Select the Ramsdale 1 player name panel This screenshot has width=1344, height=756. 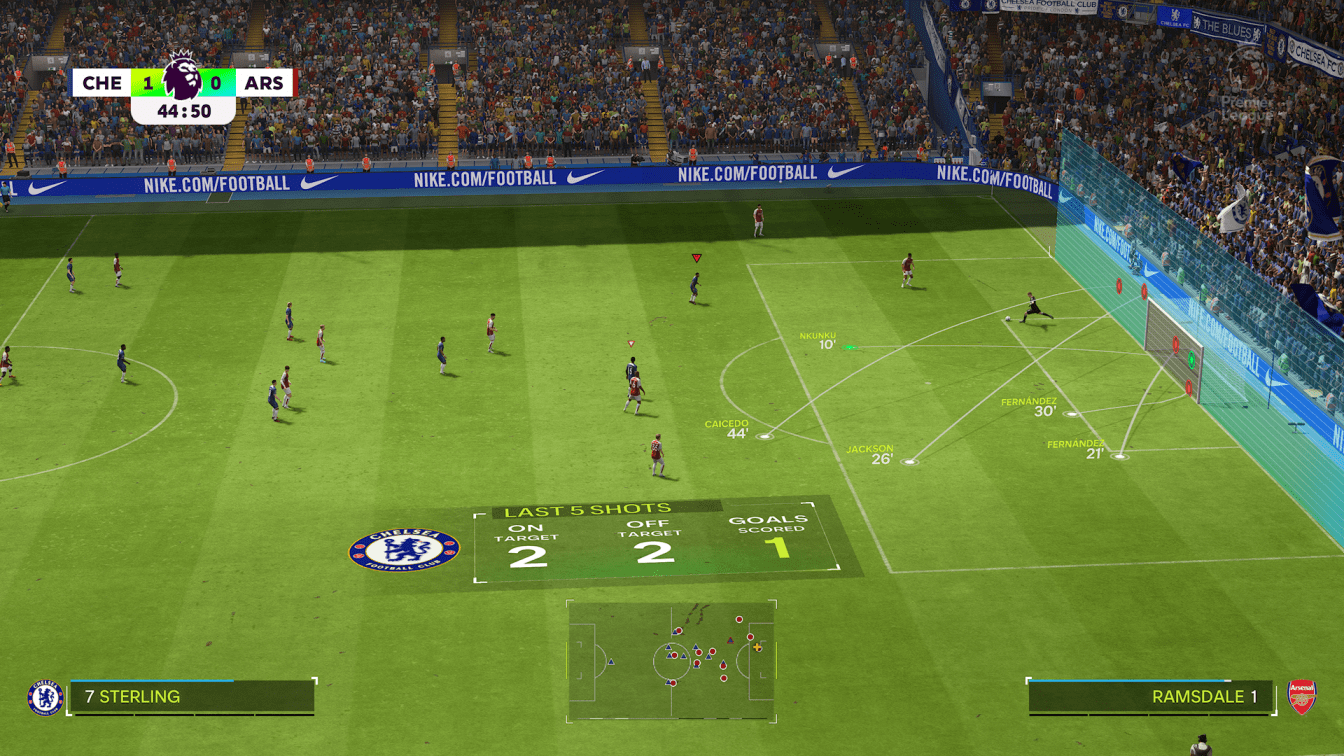pos(1151,697)
